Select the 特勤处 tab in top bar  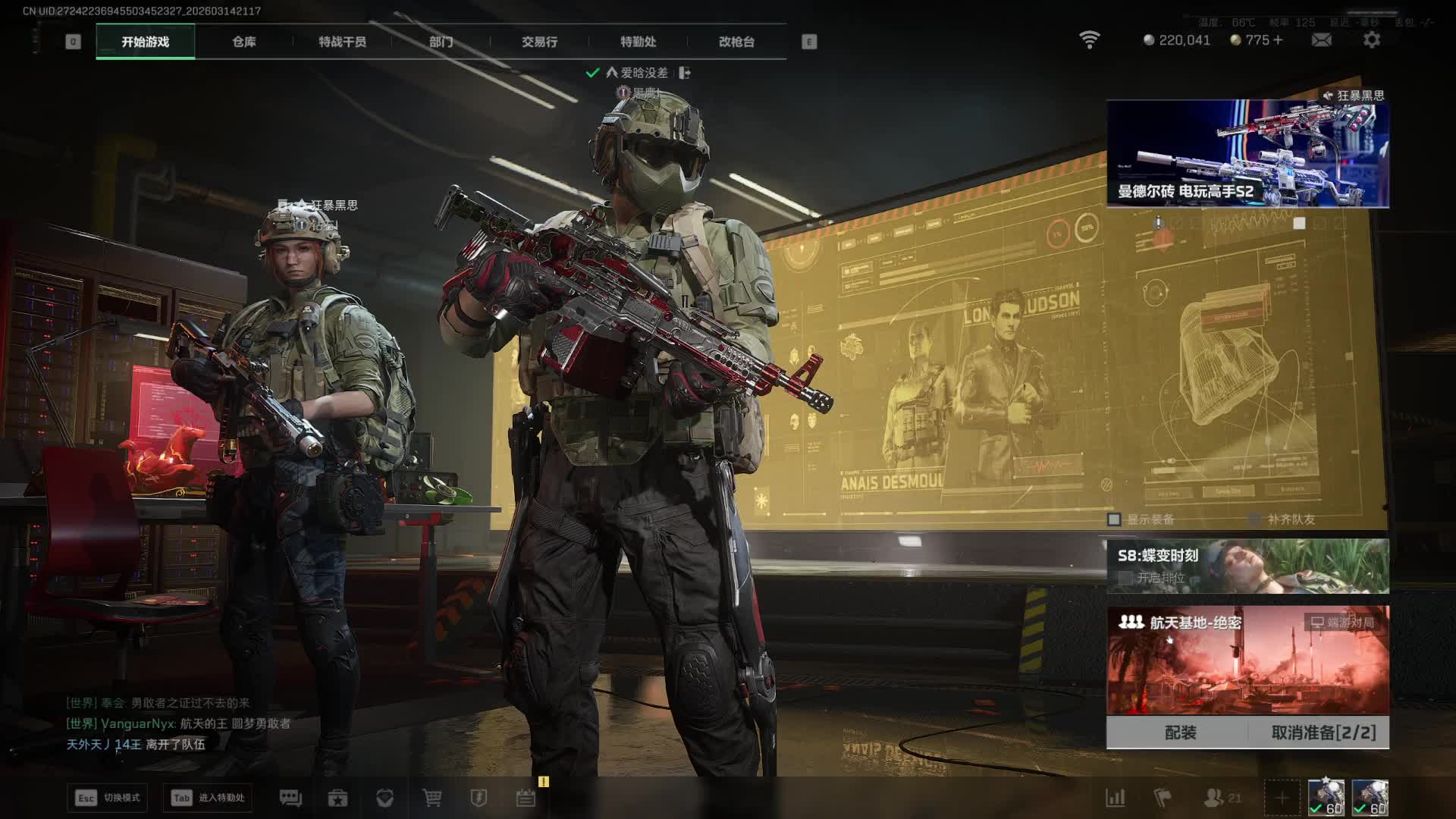click(638, 42)
